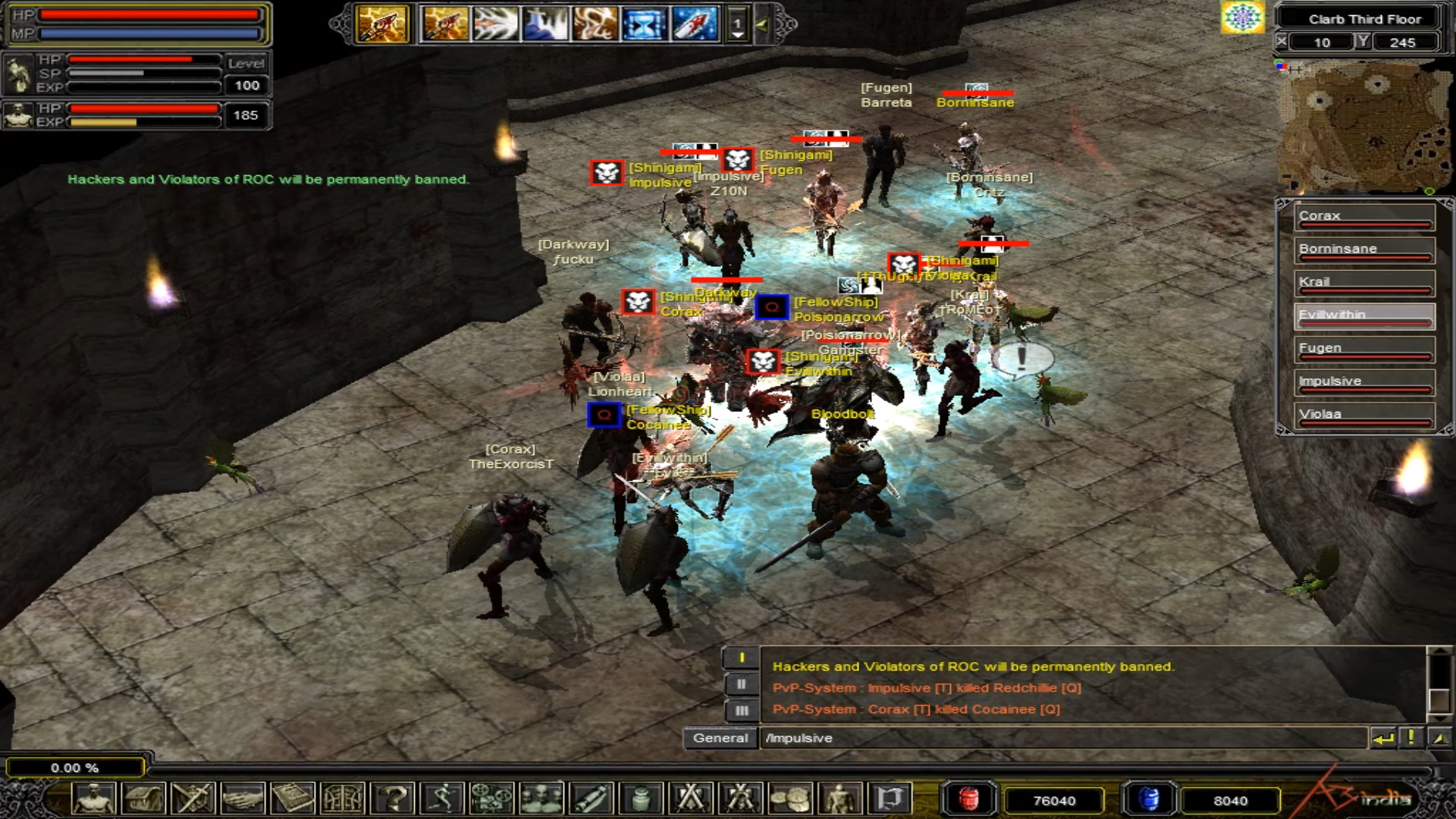Screen dimensions: 1456x819
Task: Use the red blade on blue skill
Action: pyautogui.click(x=694, y=24)
